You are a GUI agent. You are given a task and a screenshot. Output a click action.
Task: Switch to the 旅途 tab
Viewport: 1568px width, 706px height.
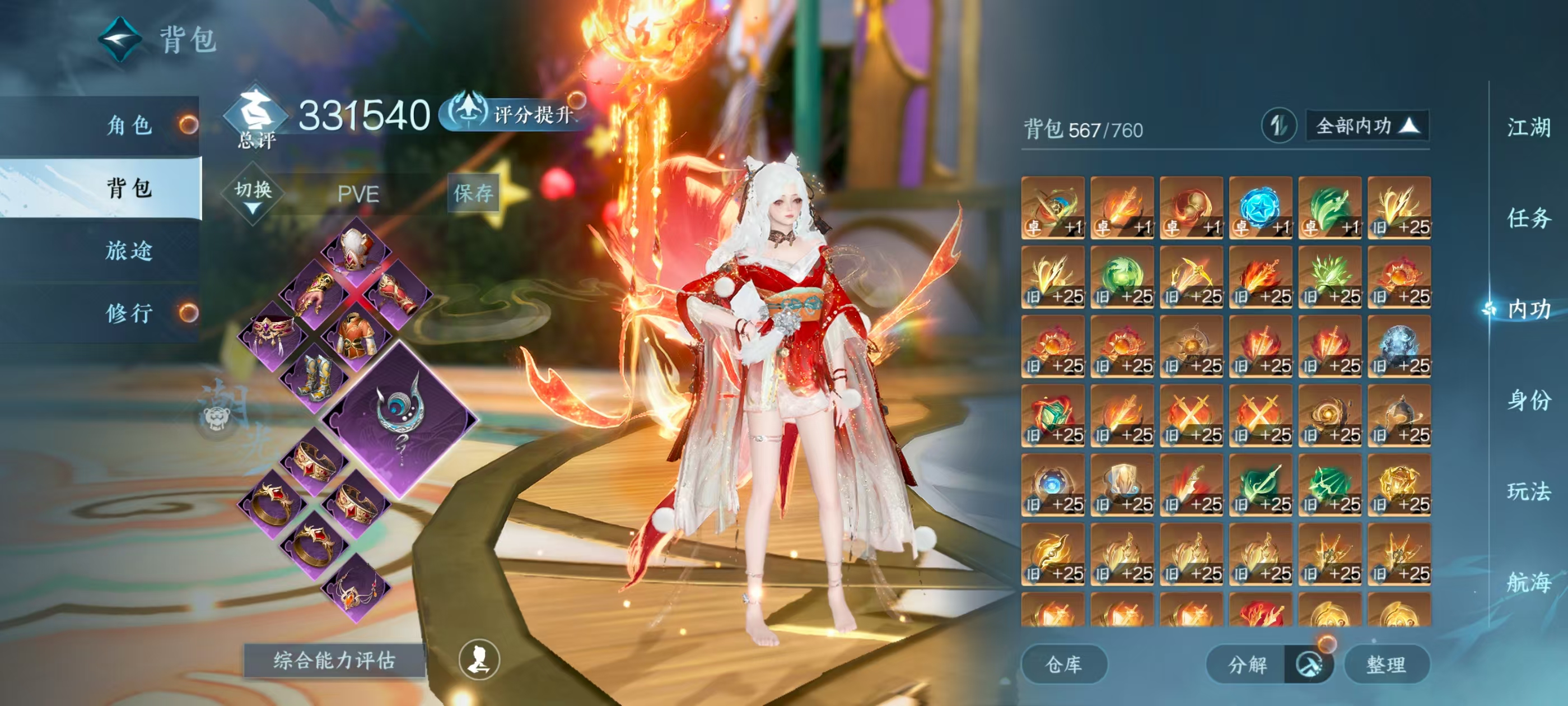pyautogui.click(x=129, y=250)
